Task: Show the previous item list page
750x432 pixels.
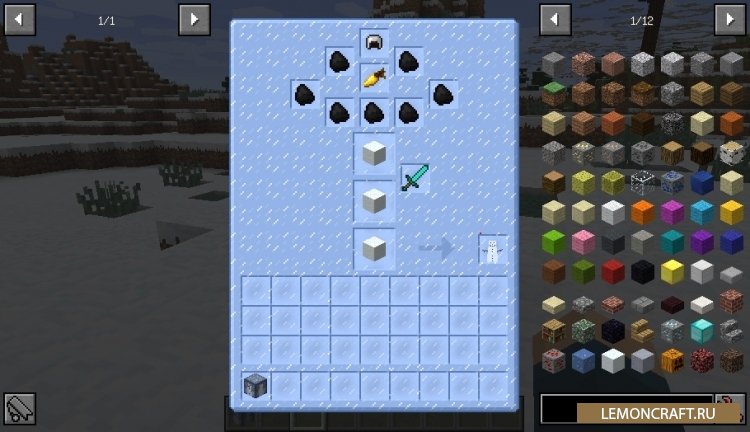Action: click(x=555, y=19)
